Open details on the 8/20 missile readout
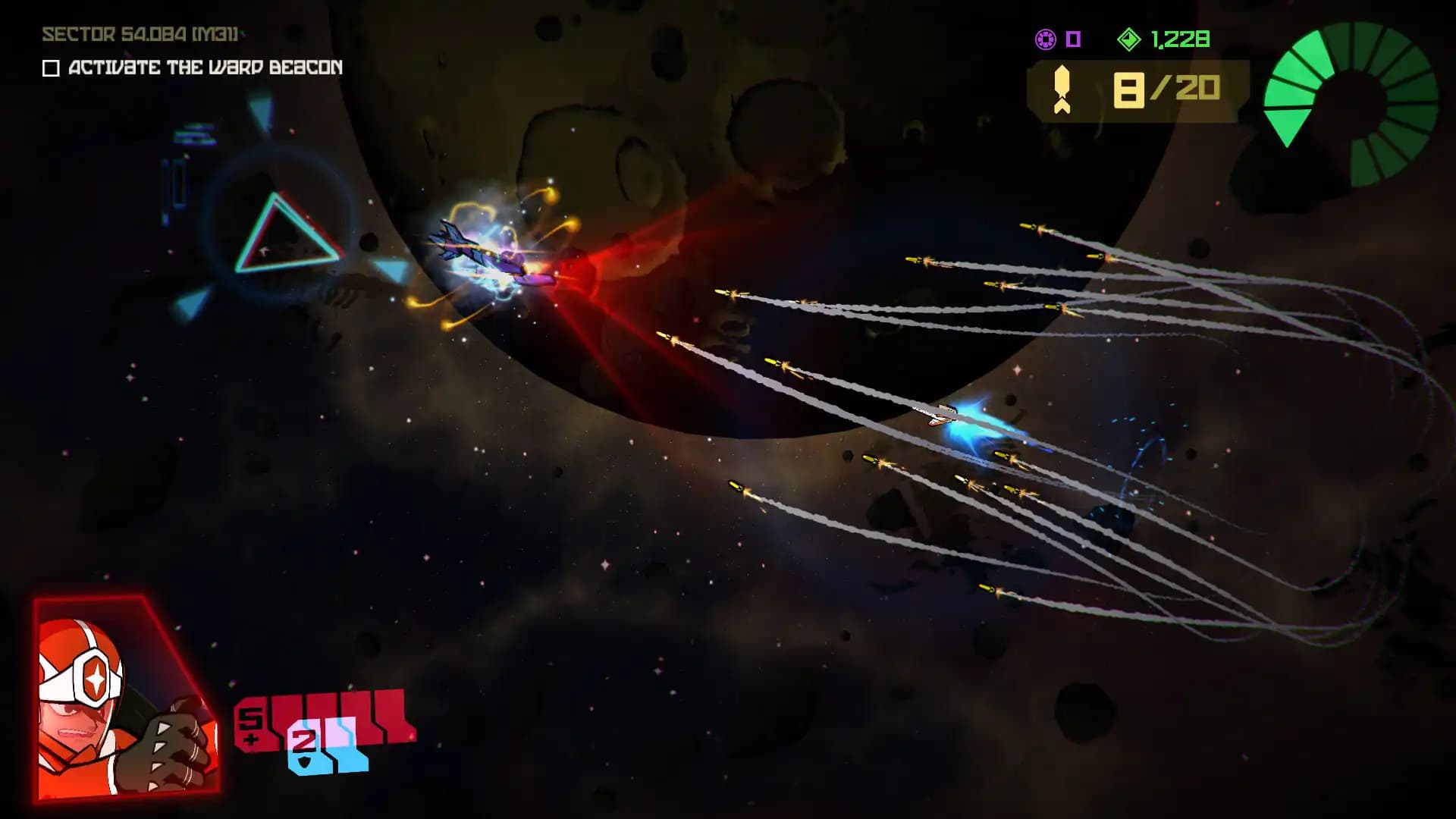This screenshot has height=819, width=1456. [1168, 89]
